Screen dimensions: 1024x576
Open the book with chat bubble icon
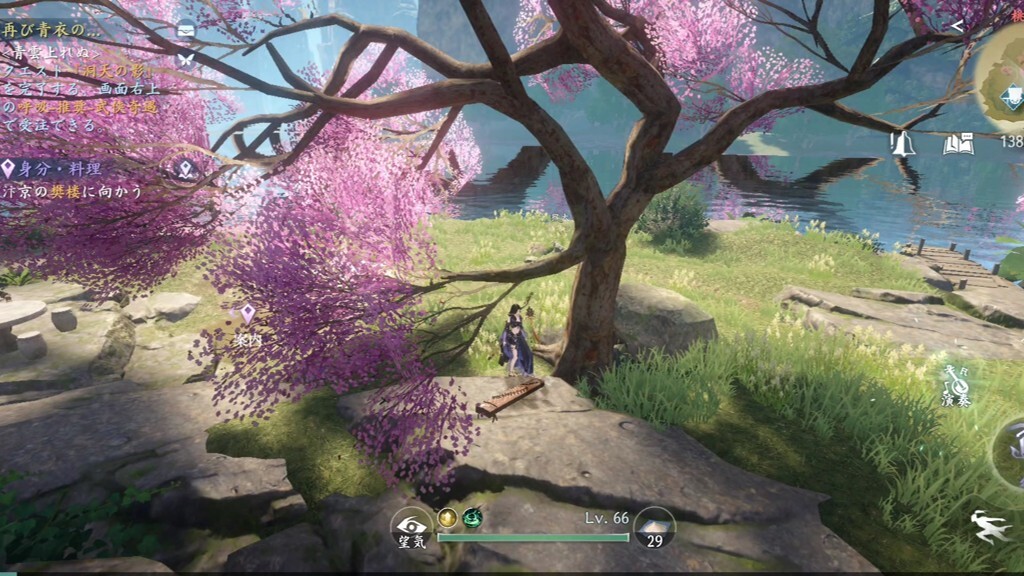(x=958, y=144)
